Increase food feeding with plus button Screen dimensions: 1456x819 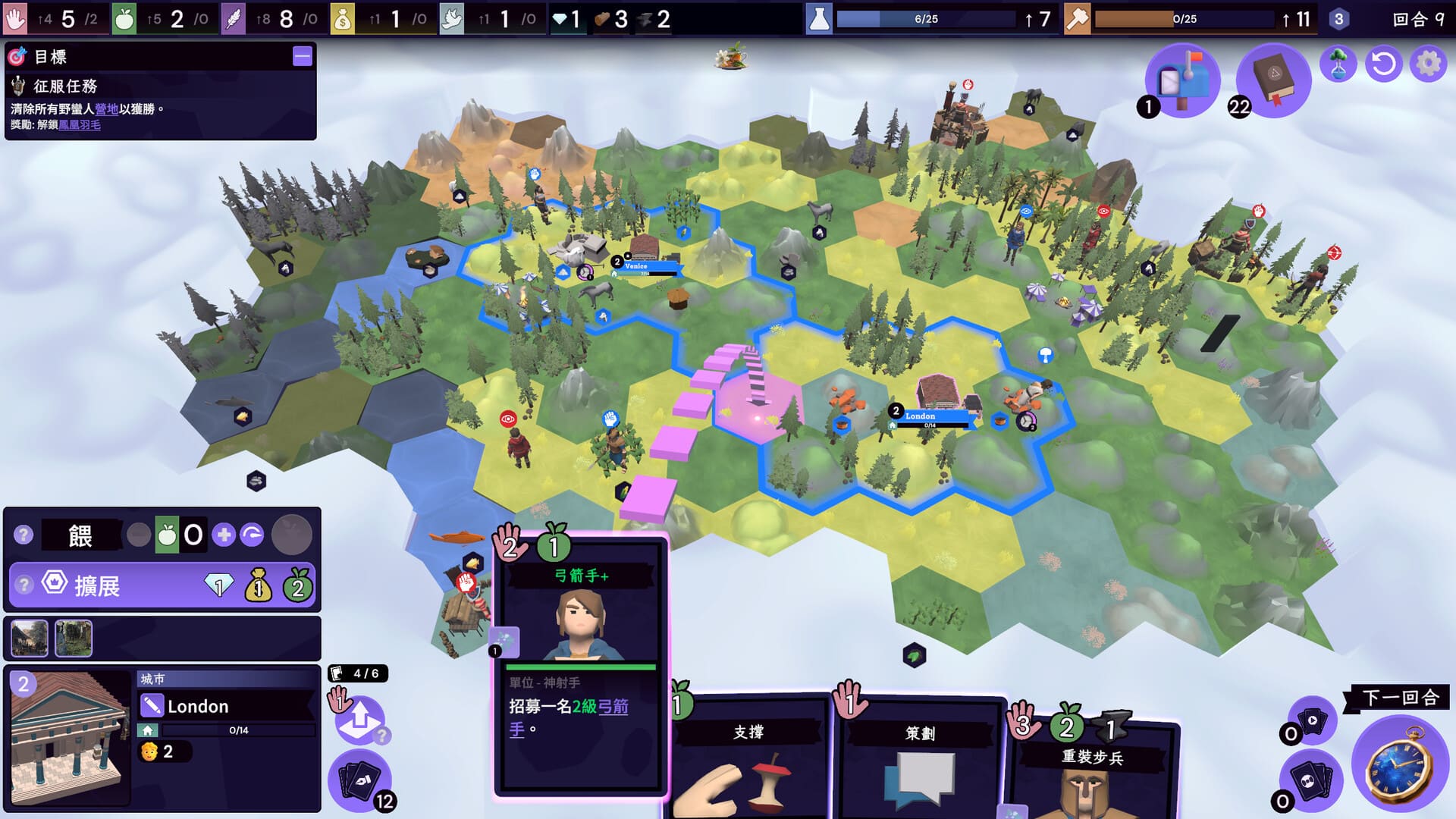tap(224, 535)
